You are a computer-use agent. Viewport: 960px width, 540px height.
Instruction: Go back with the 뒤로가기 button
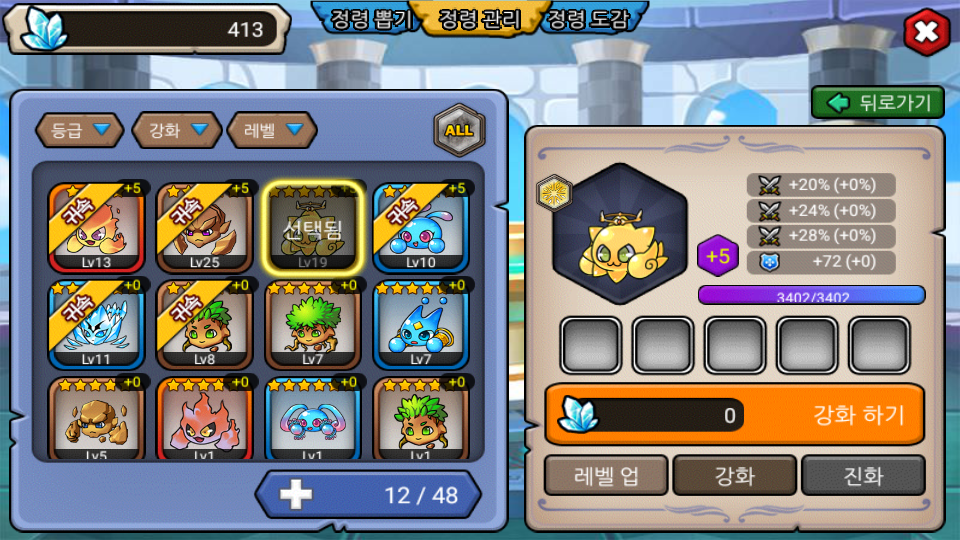(x=878, y=102)
